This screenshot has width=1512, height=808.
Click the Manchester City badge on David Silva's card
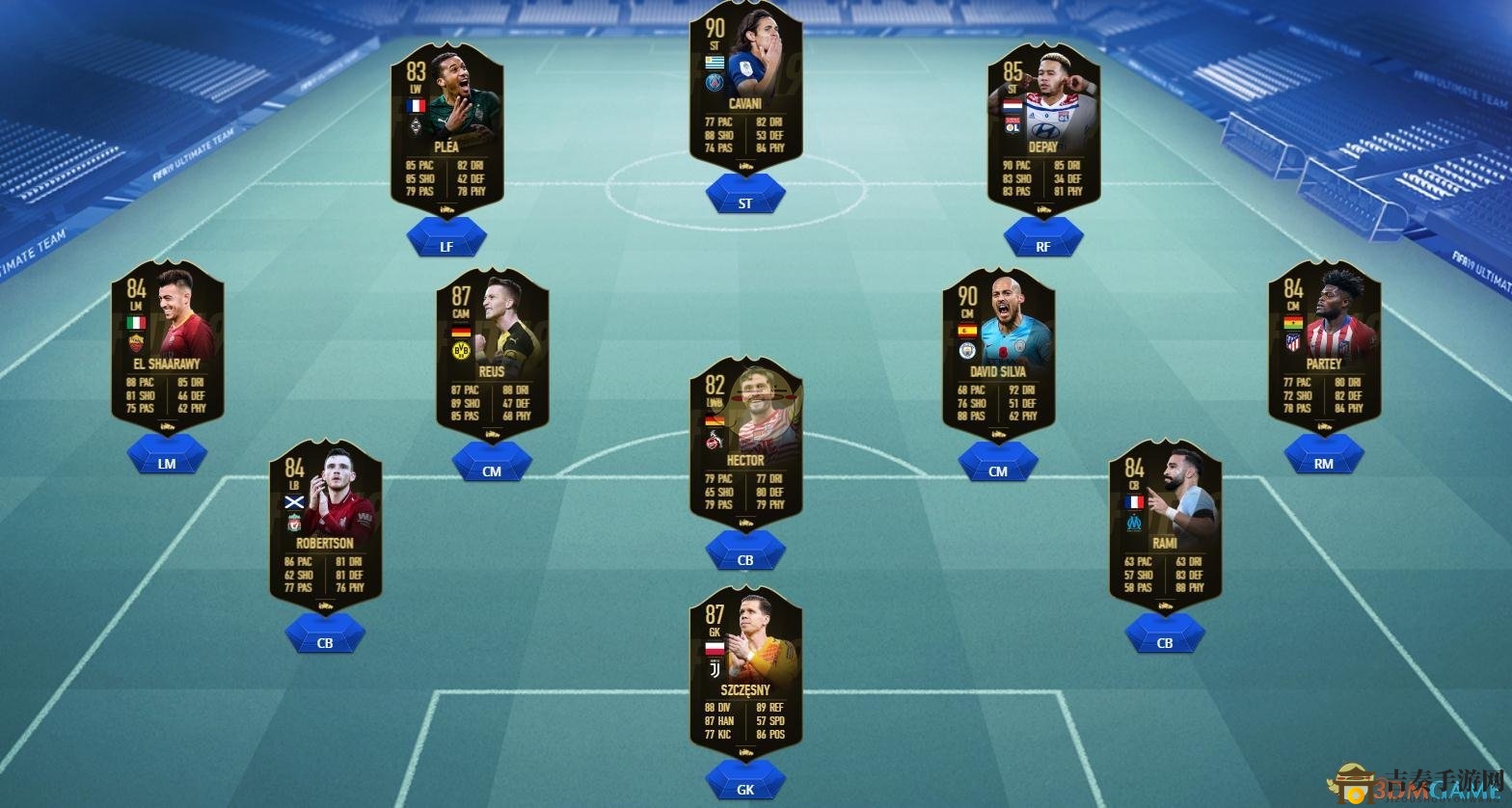[967, 351]
